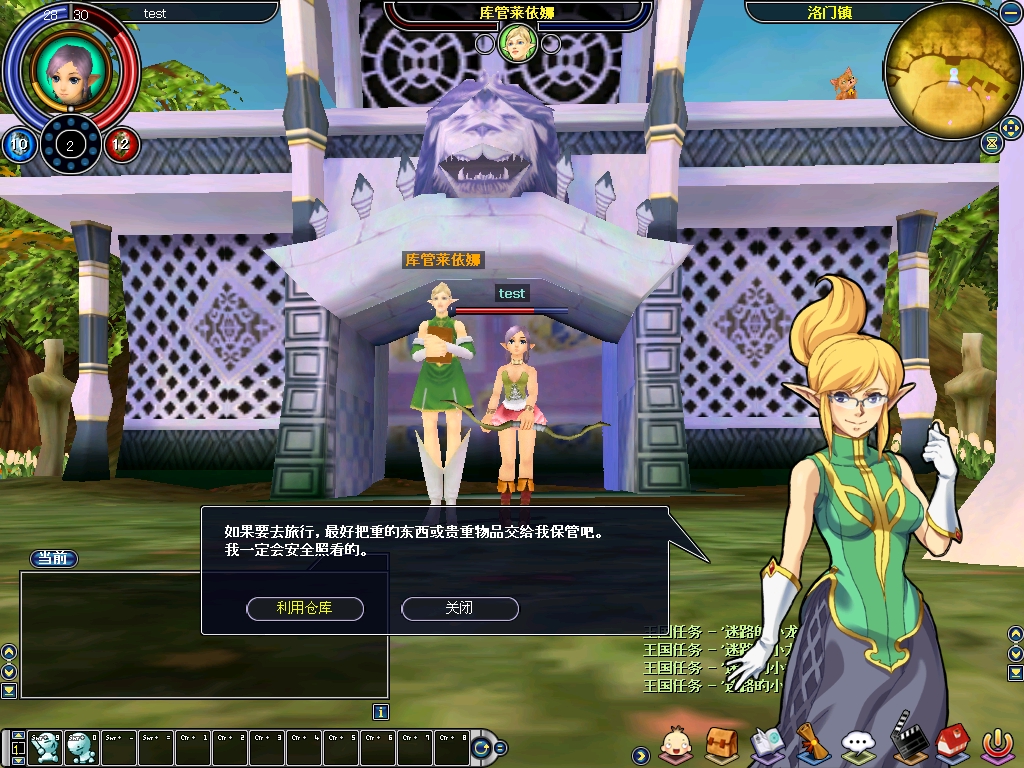This screenshot has width=1024, height=768.
Task: Click the red power button icon
Action: coord(995,744)
